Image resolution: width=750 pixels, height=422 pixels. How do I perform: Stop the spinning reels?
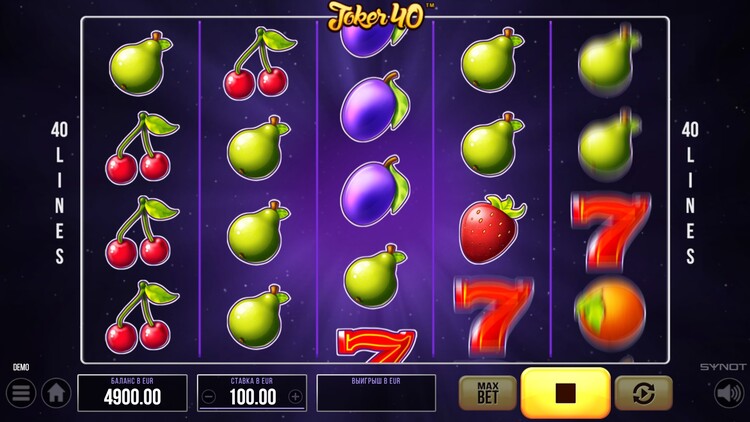click(565, 393)
